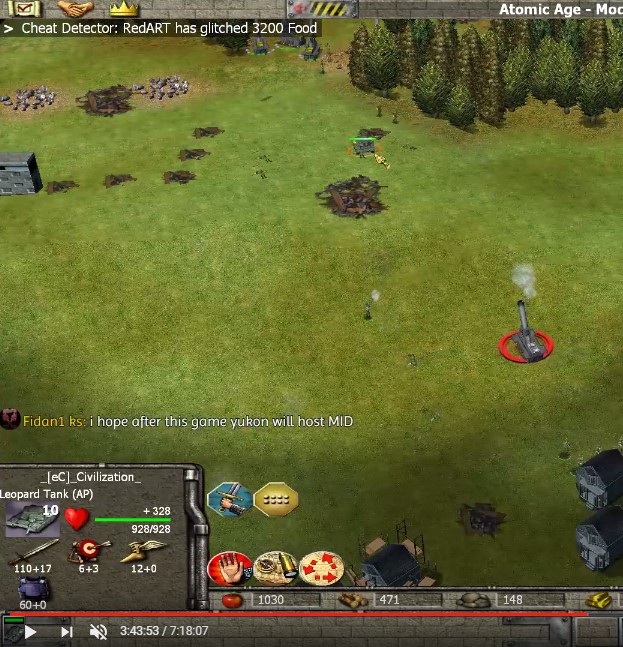
Task: Select the Leopard Tank portrait
Action: tap(32, 519)
